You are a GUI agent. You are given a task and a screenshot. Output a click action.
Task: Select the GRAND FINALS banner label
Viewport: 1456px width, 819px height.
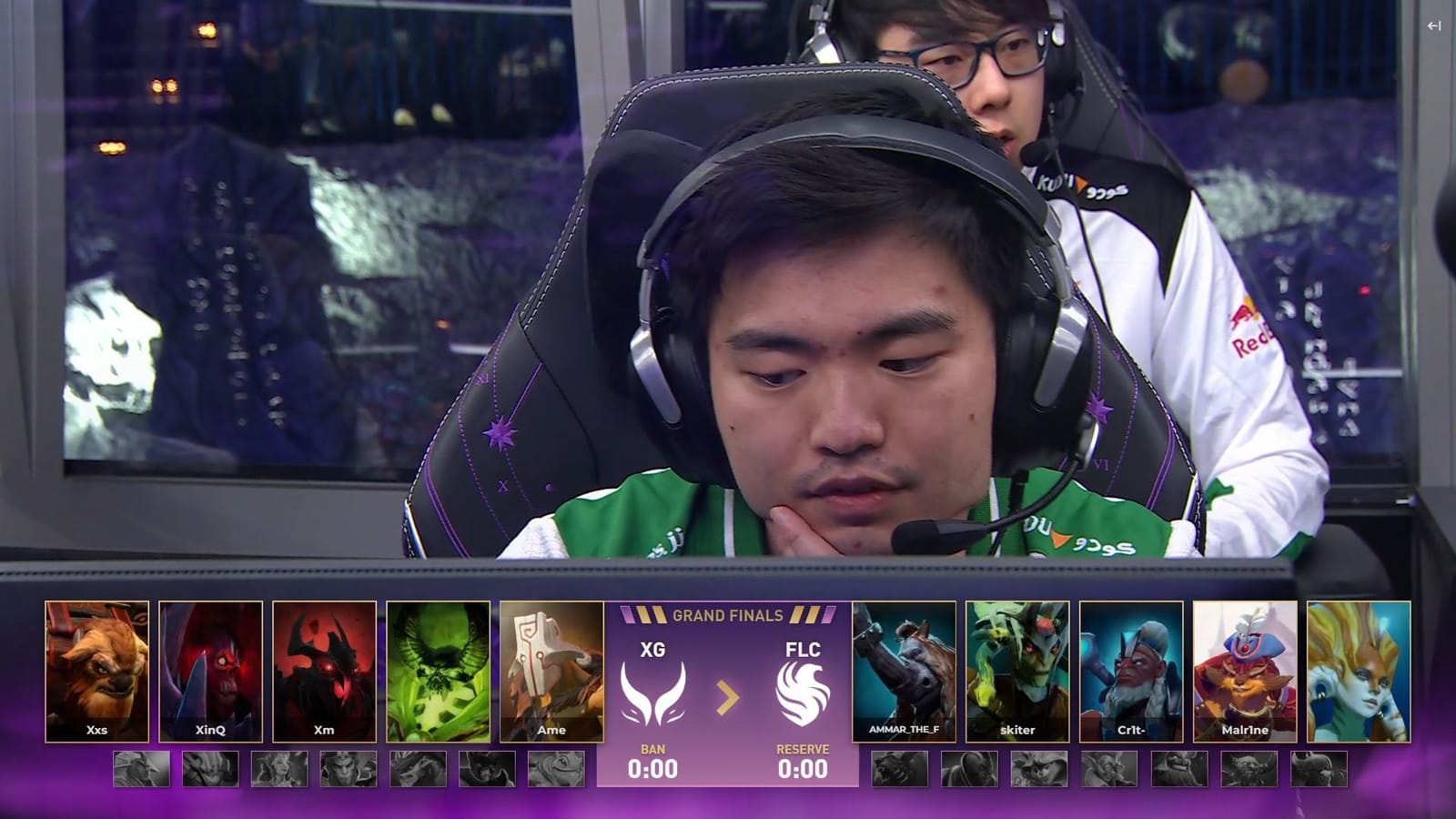[727, 615]
